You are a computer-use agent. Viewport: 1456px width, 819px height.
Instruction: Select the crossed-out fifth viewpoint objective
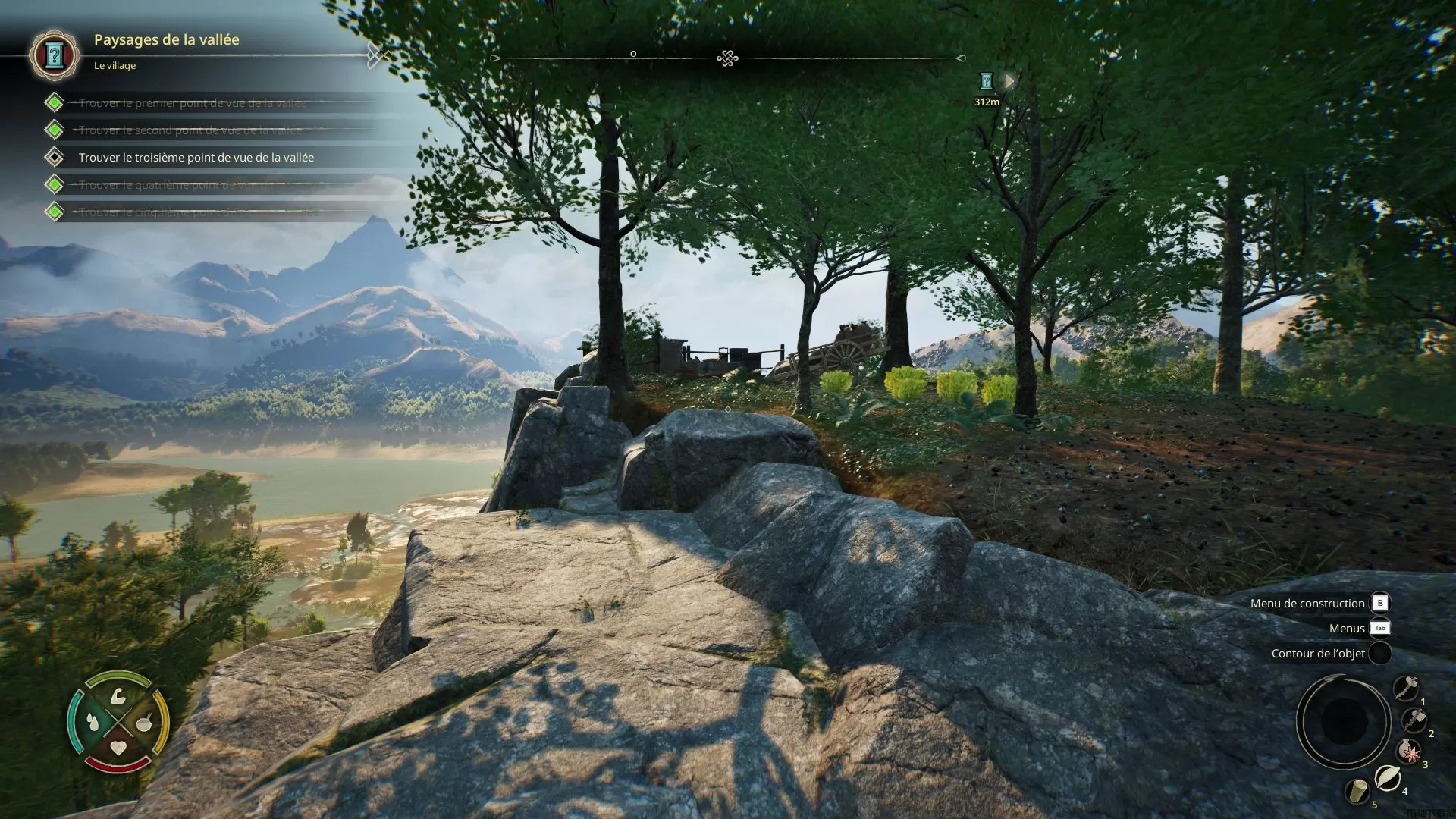click(x=198, y=212)
